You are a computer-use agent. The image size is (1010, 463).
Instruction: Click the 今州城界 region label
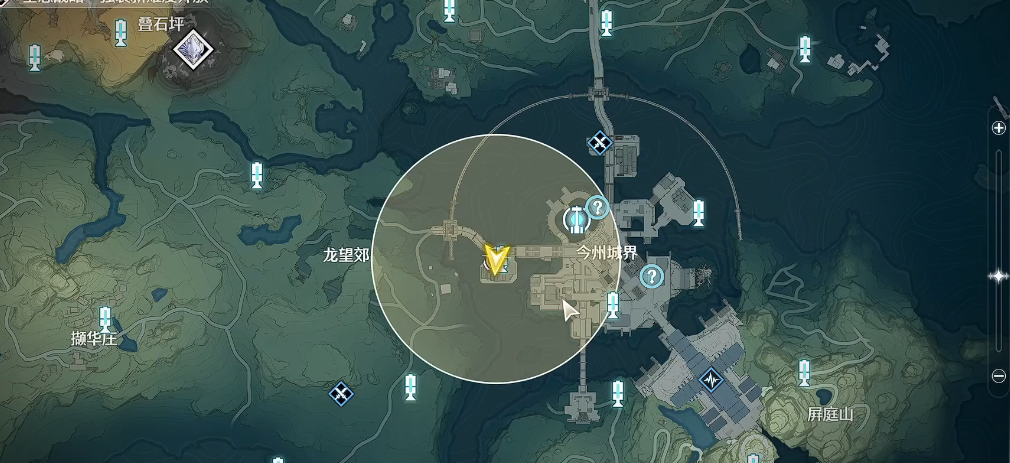pyautogui.click(x=607, y=253)
